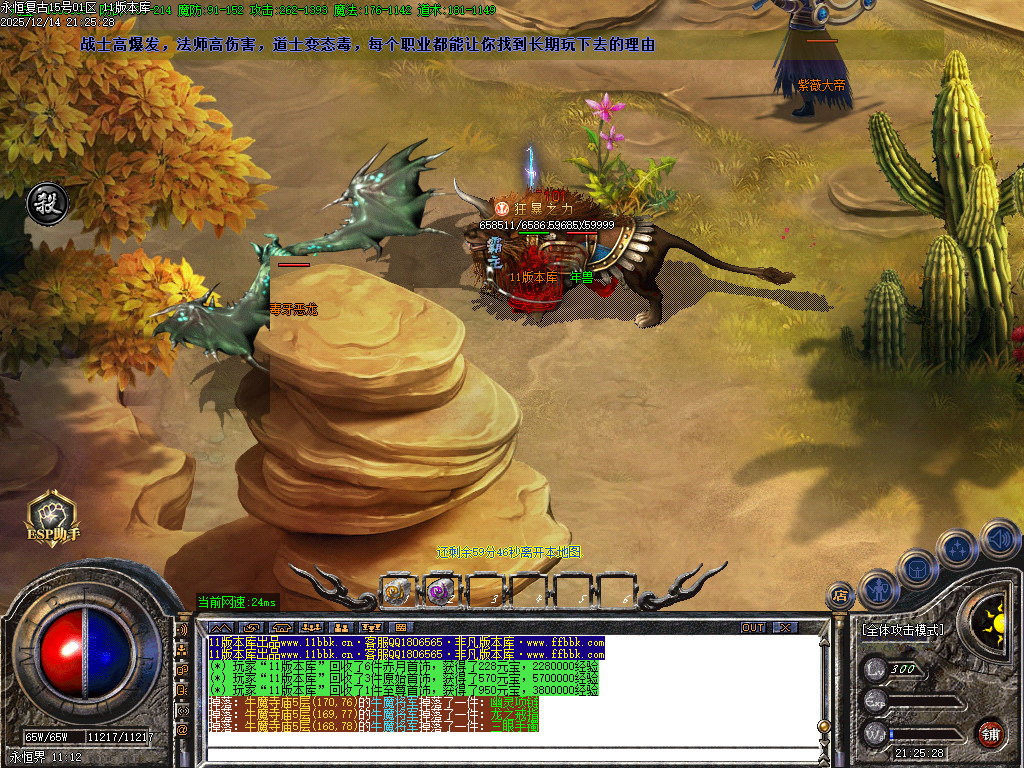This screenshot has width=1024, height=768.
Task: Open the 店 shop button
Action: [x=840, y=597]
